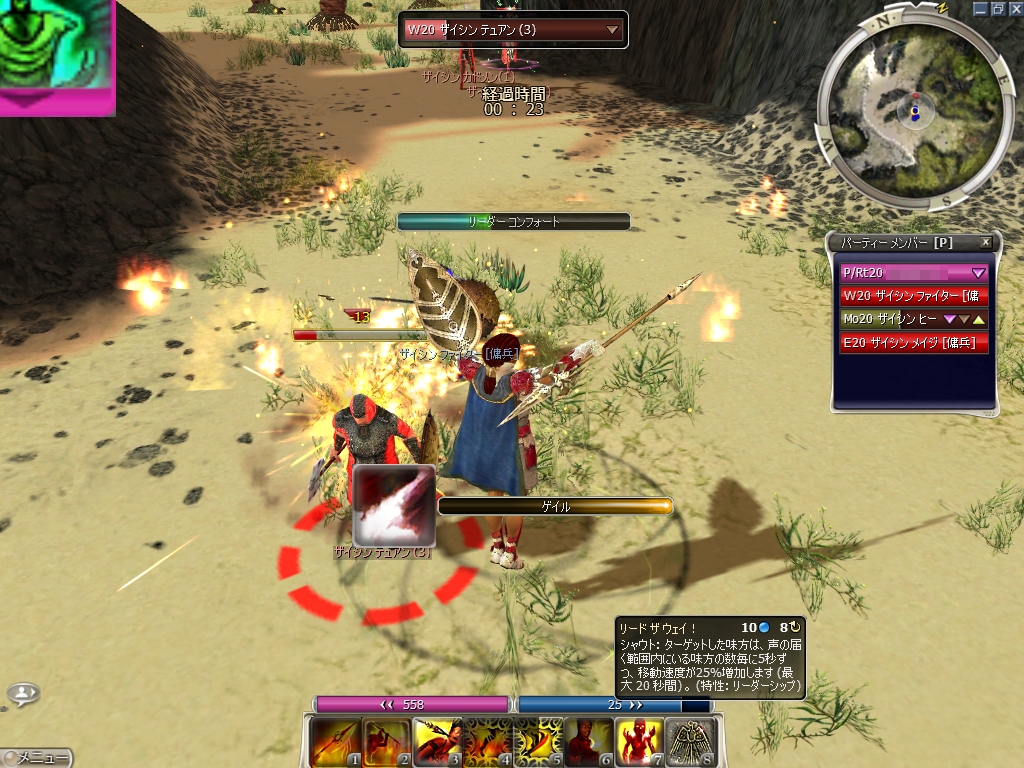Open the chat speech-bubble icon

click(24, 692)
